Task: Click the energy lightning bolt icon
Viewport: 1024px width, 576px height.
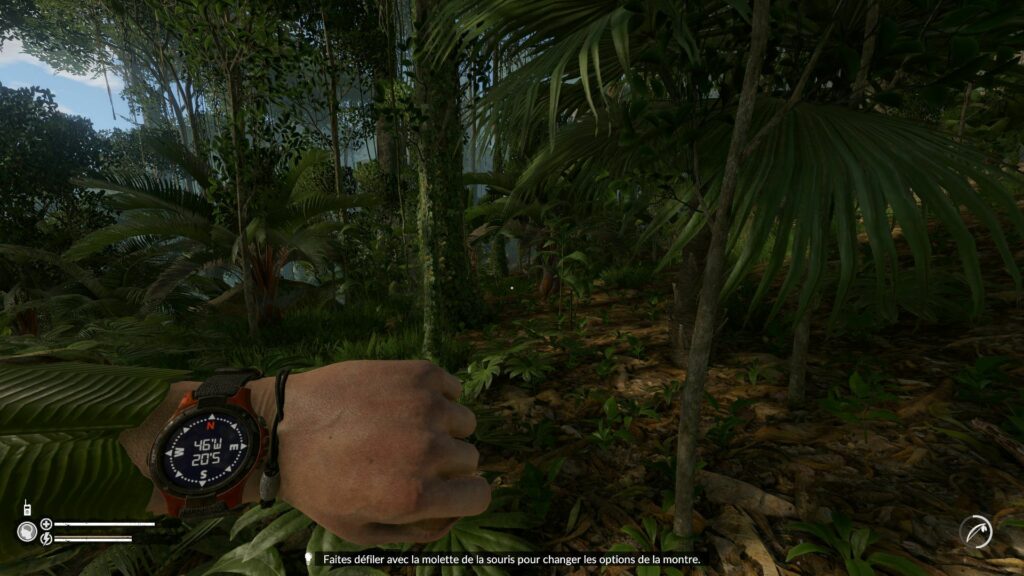Action: pyautogui.click(x=46, y=539)
